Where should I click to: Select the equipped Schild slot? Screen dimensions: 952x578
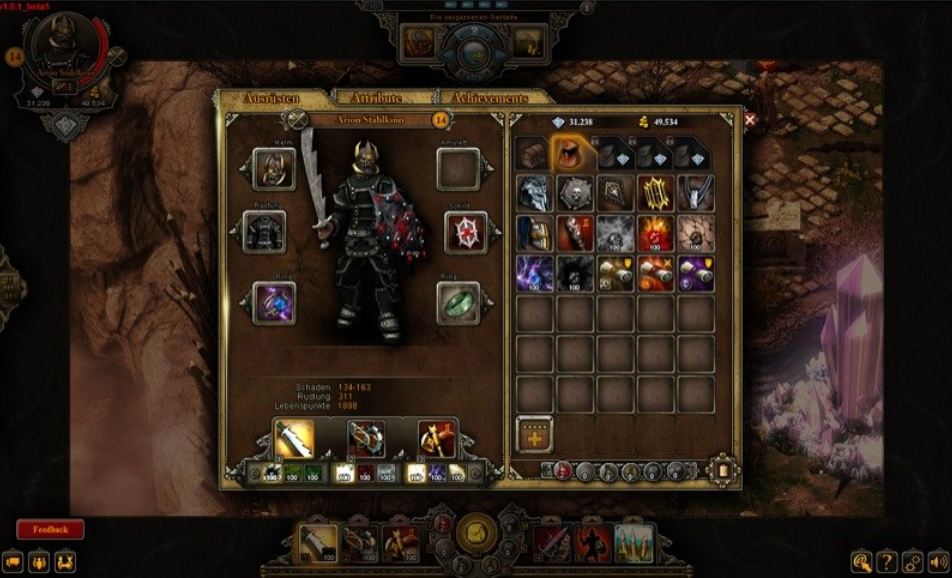click(459, 232)
